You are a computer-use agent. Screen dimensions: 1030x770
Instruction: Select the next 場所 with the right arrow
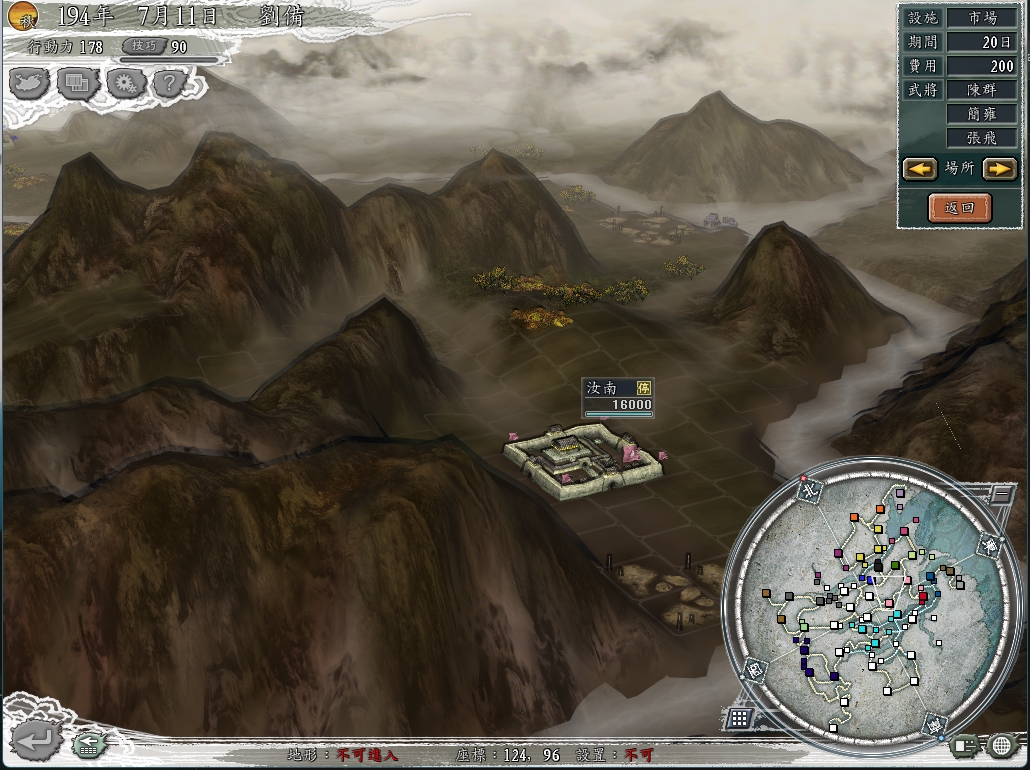pyautogui.click(x=998, y=169)
